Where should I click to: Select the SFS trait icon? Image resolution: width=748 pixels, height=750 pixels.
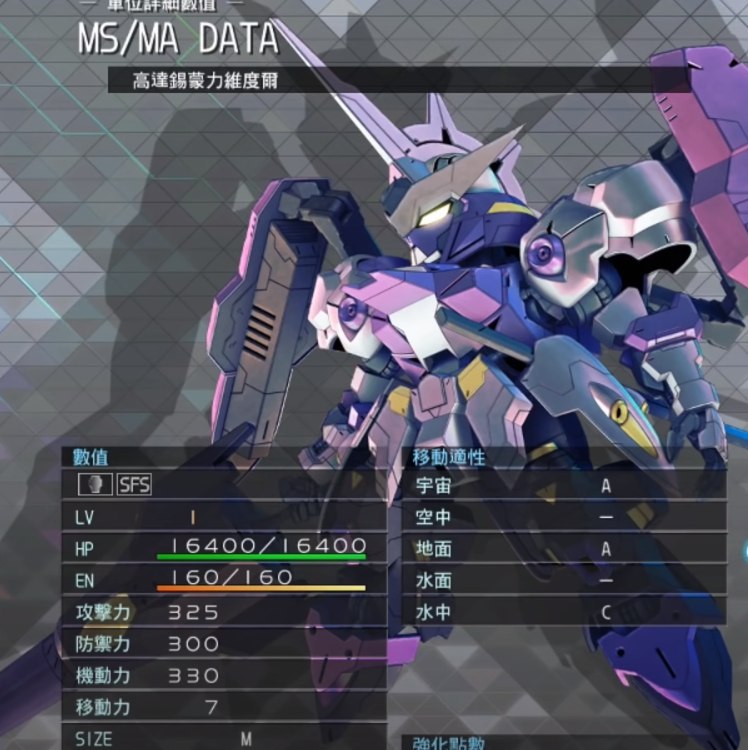click(x=133, y=485)
